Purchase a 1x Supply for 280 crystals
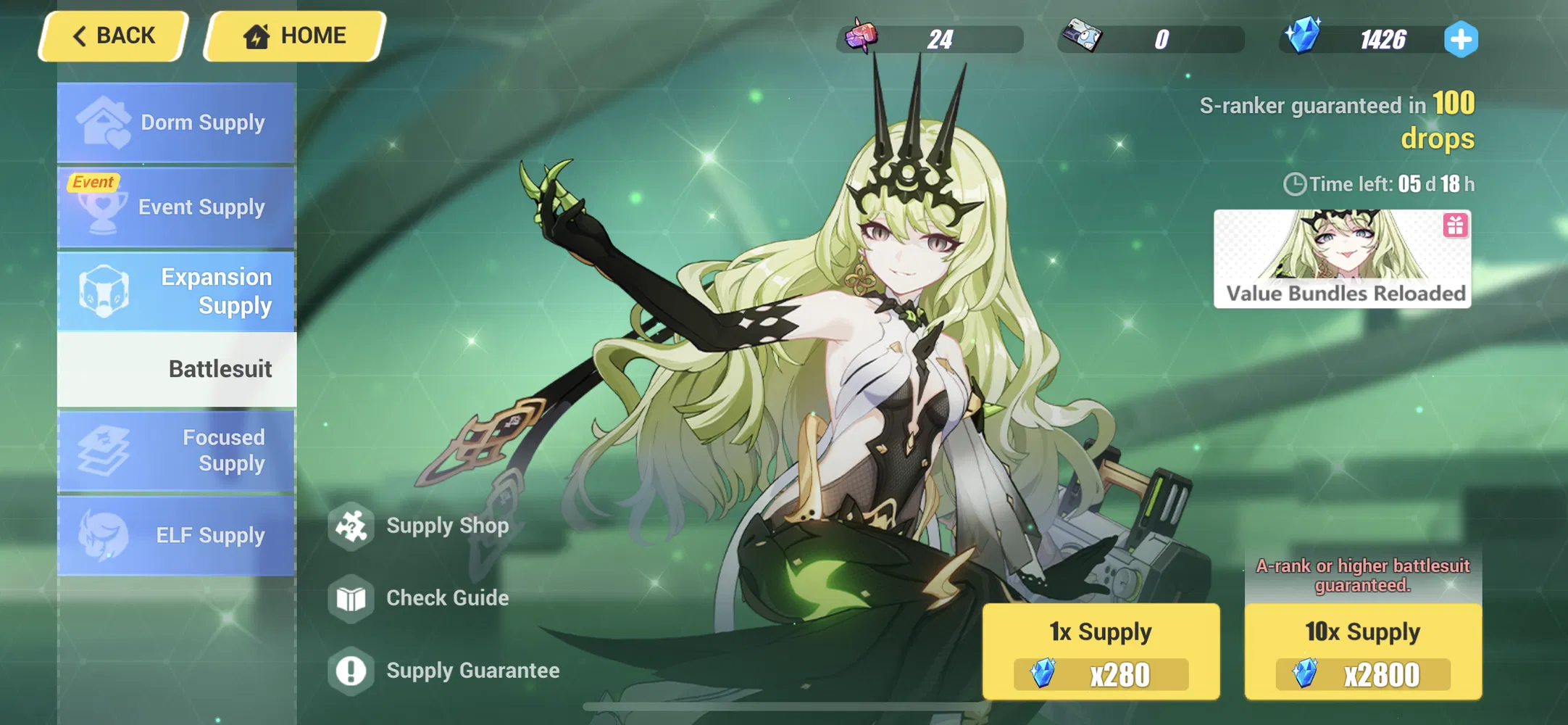 pyautogui.click(x=1101, y=651)
